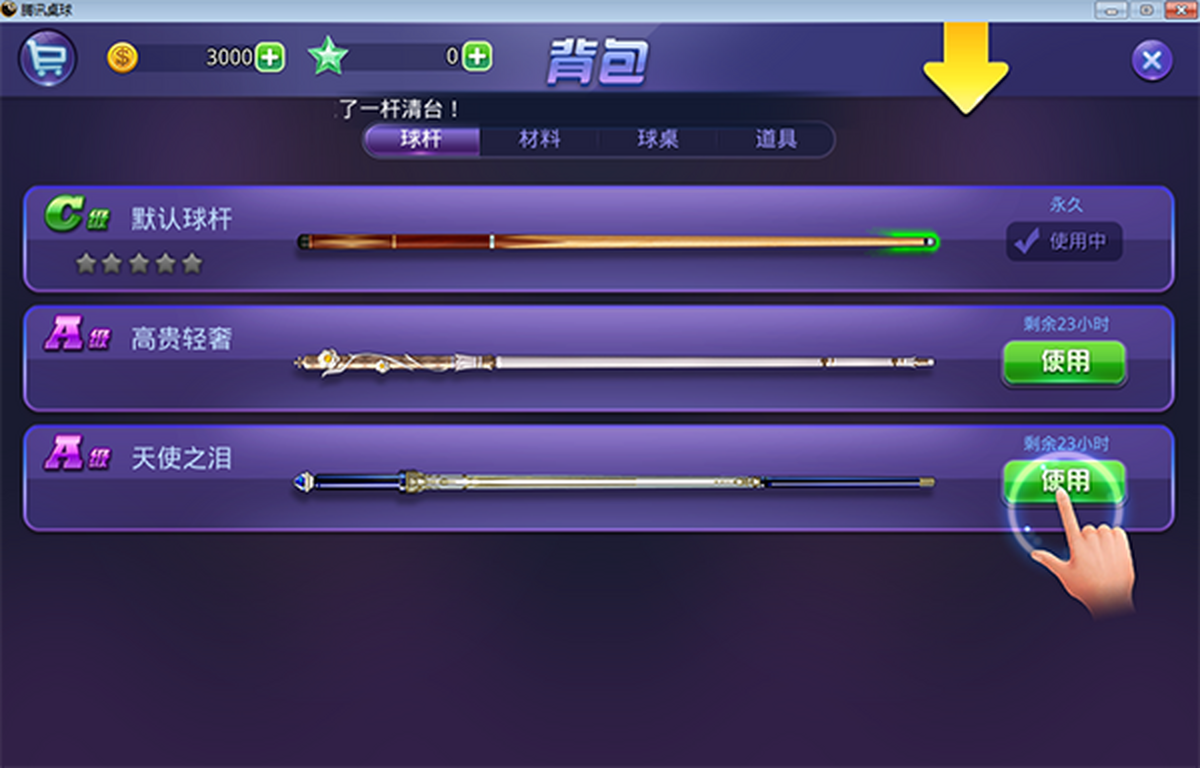
Task: Switch to the 球杆 tab
Action: pos(421,140)
